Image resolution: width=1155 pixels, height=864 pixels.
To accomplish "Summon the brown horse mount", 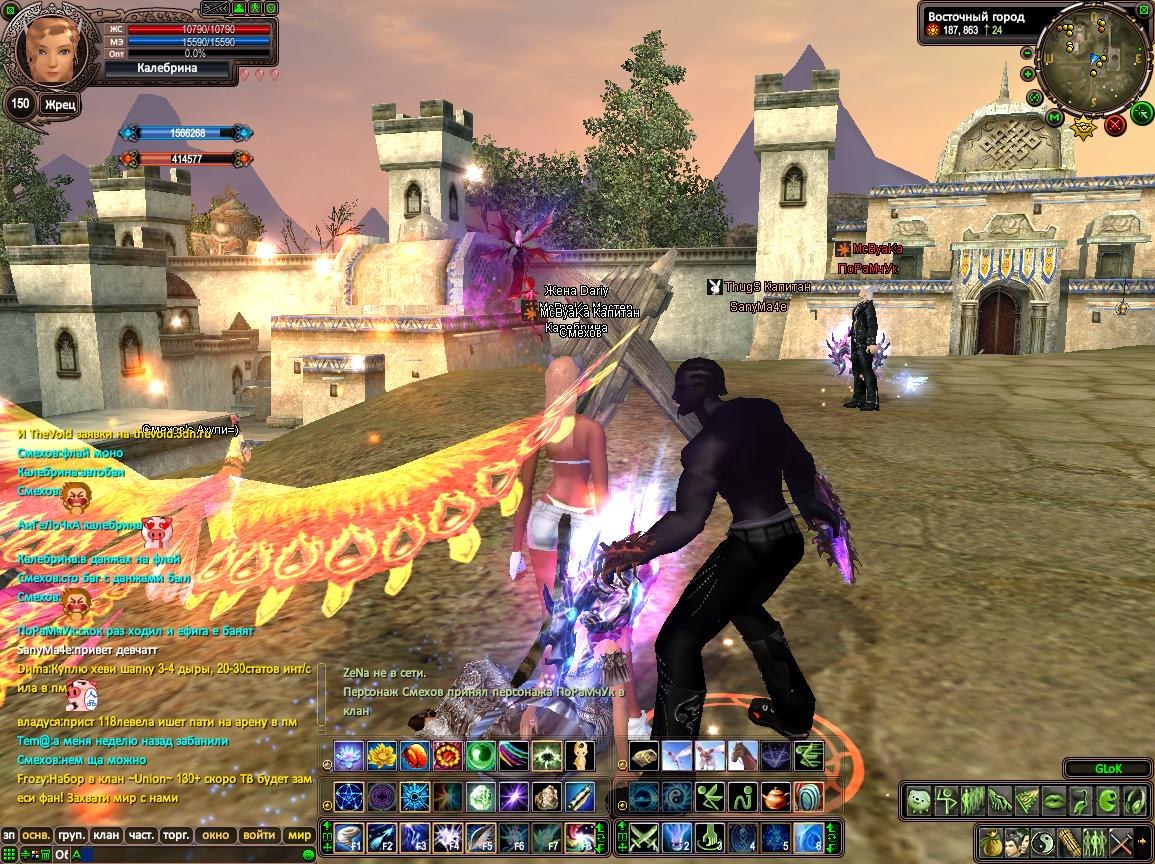I will point(741,756).
